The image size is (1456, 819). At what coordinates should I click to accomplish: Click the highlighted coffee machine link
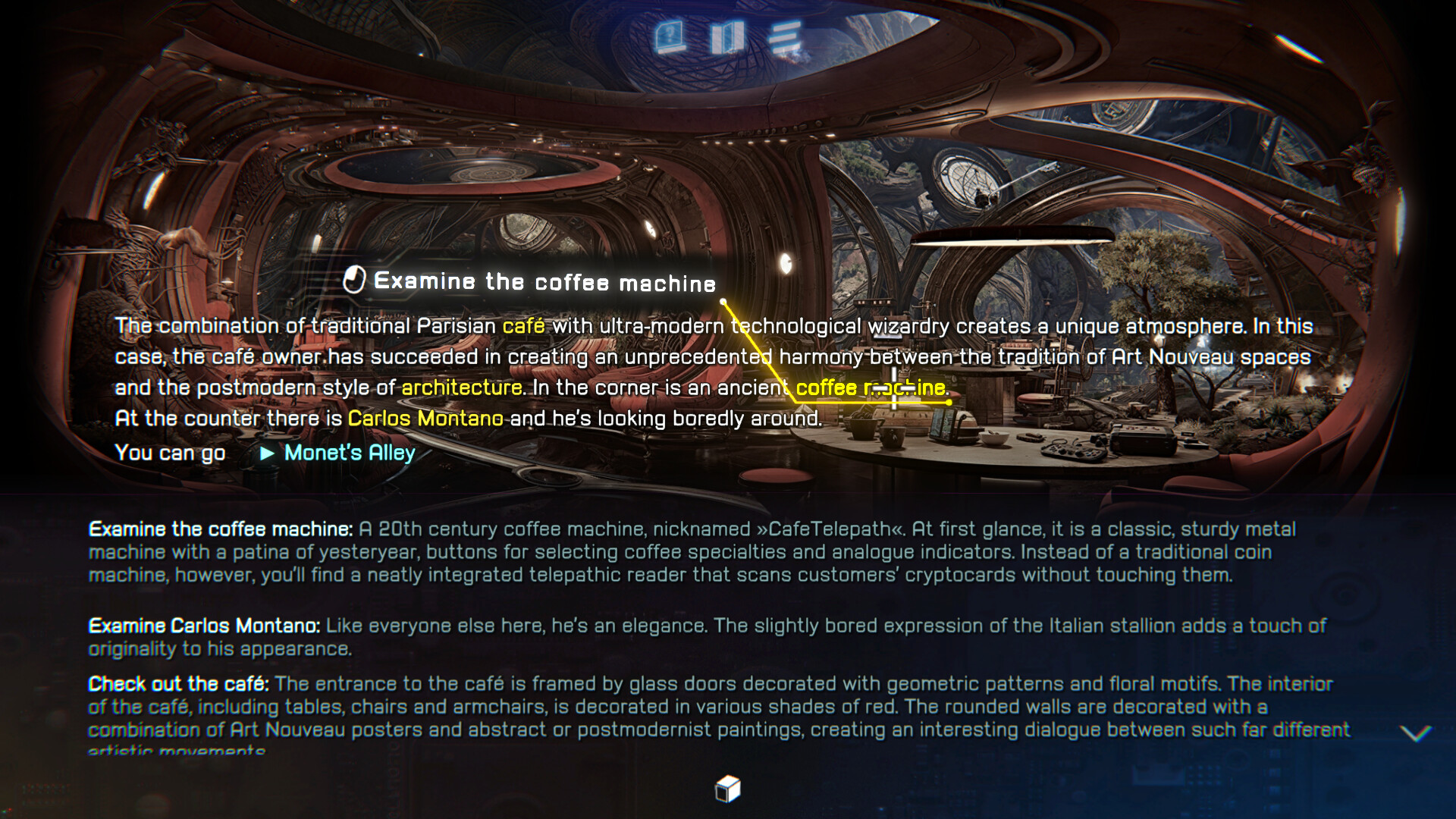coord(871,387)
